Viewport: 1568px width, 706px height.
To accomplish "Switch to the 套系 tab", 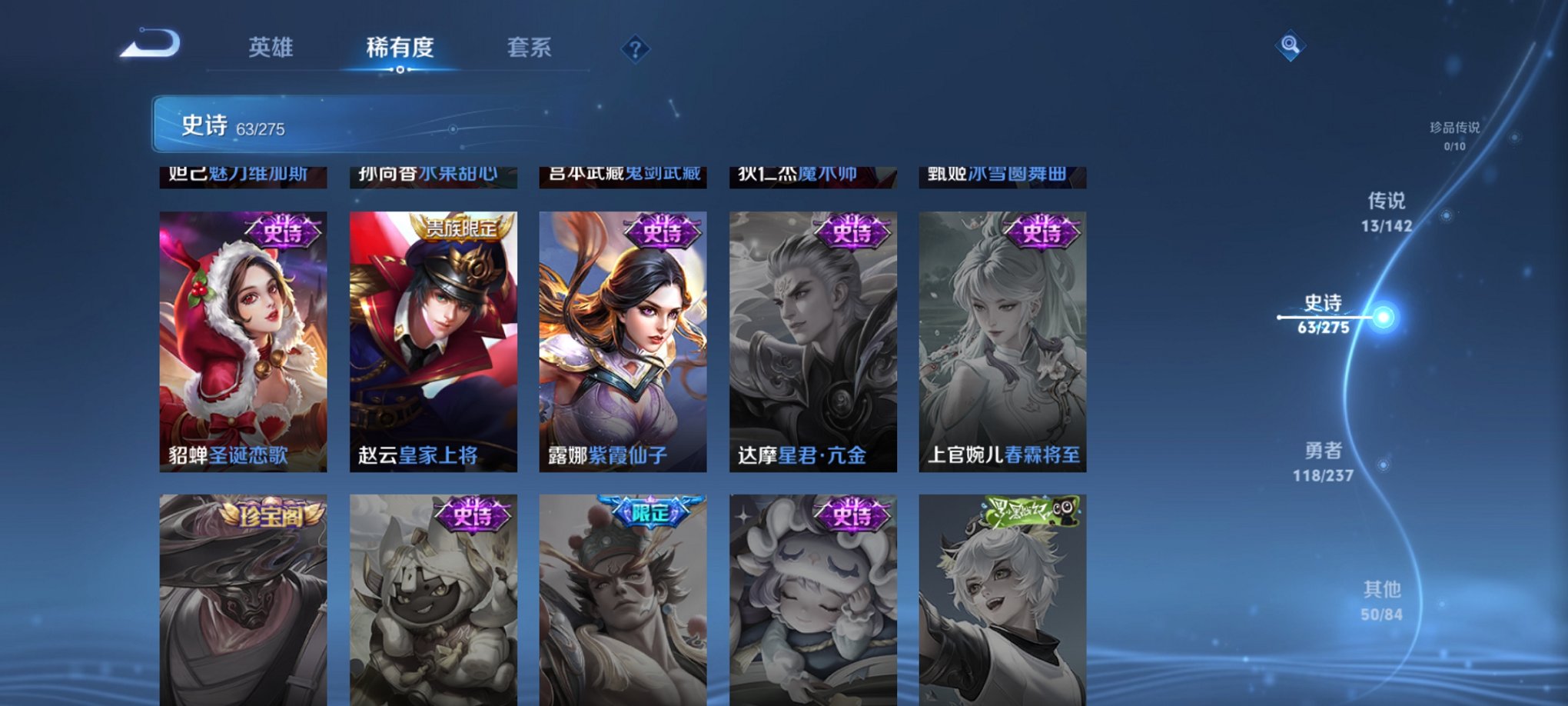I will tap(535, 48).
